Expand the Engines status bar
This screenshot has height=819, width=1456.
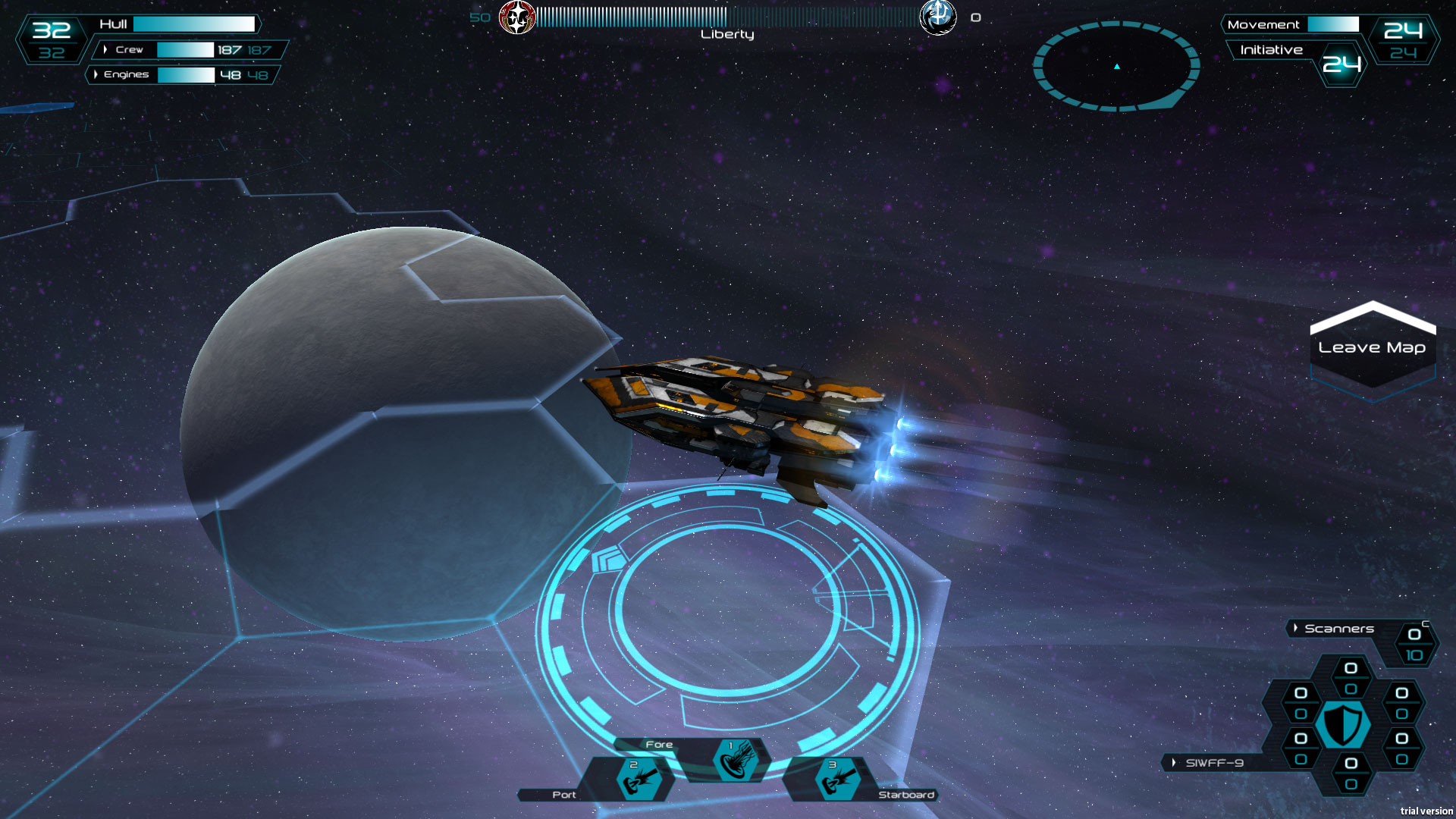pos(96,75)
